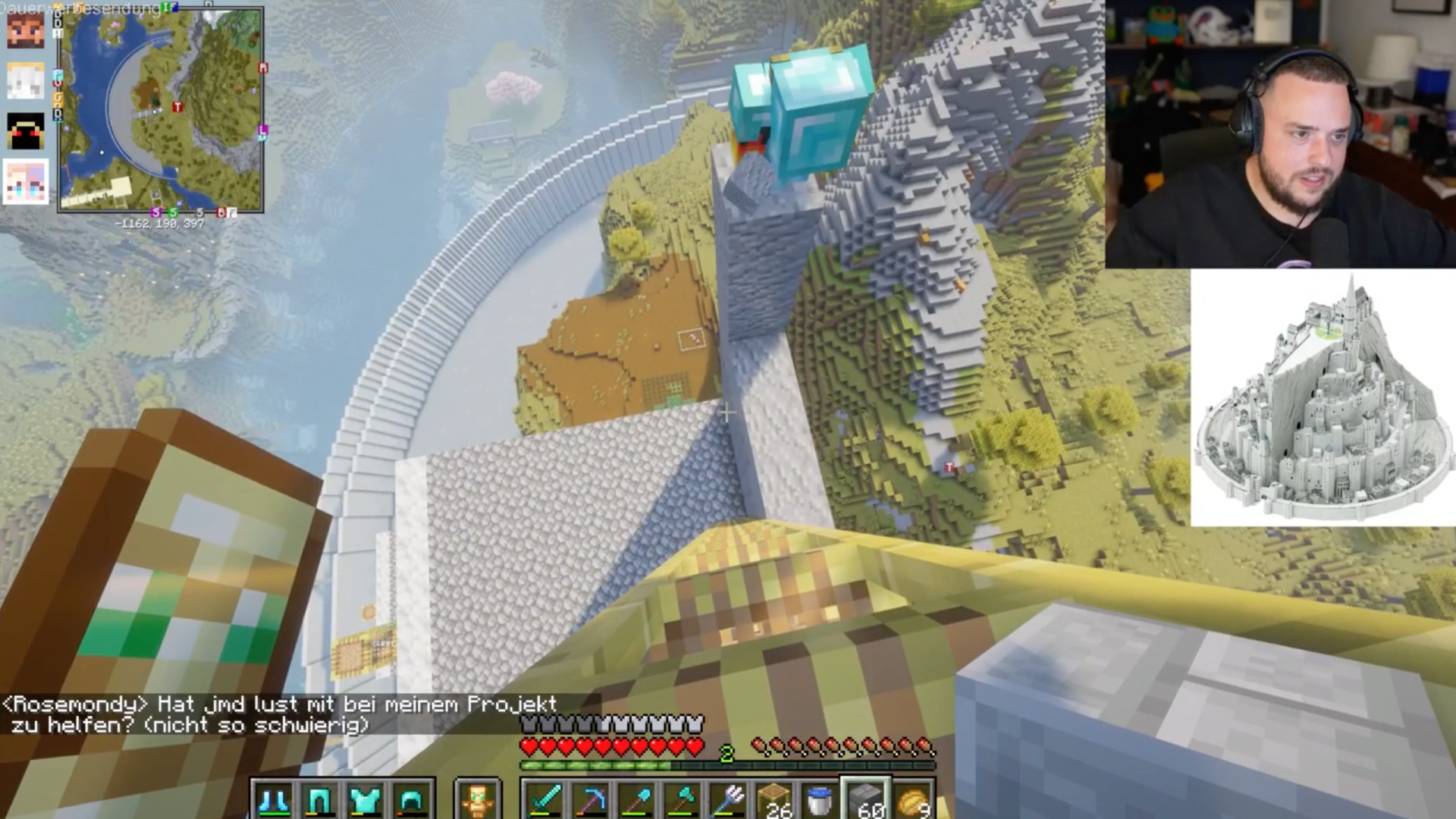Select the diamond axe hotbar slot
The image size is (1456, 819).
coord(682,801)
